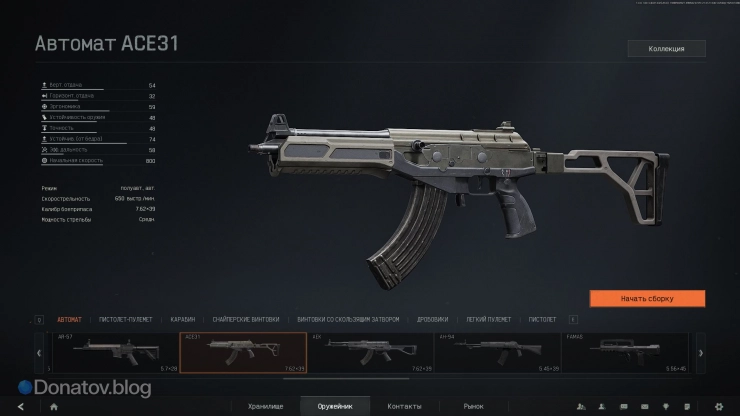
Task: Choose the Легкий пулемет category
Action: pyautogui.click(x=488, y=320)
